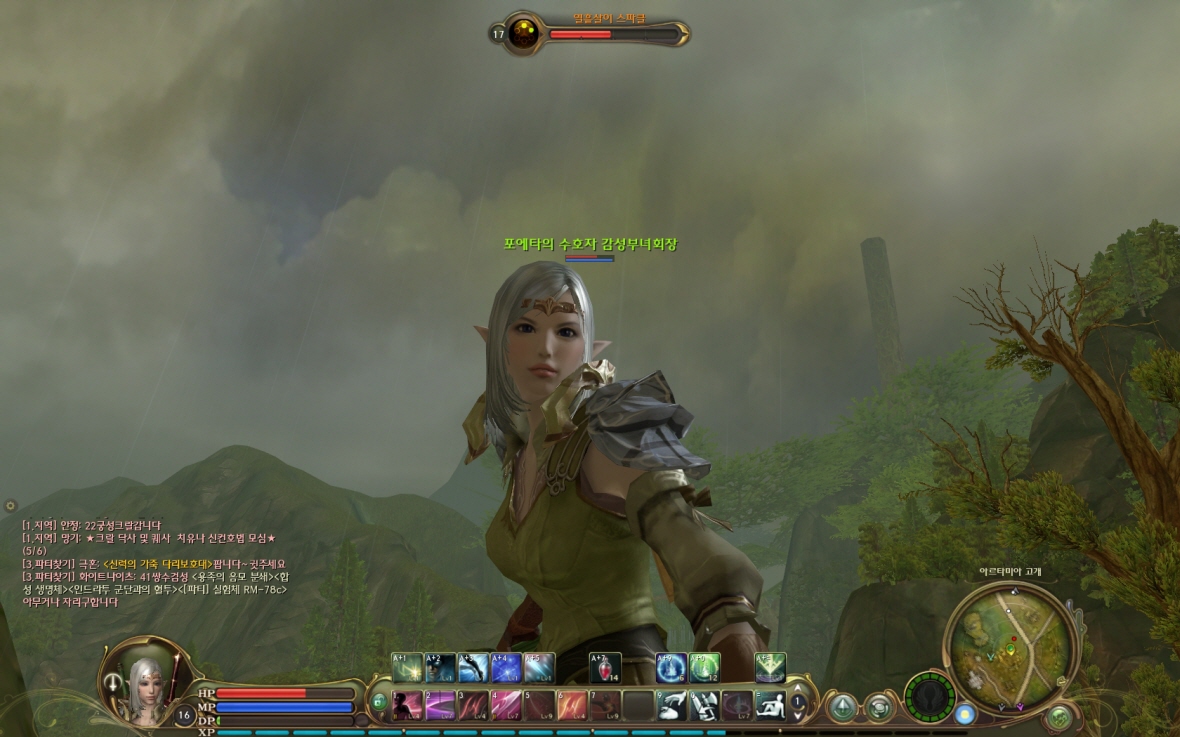Activate the sitting figure rest skill
The width and height of the screenshot is (1180, 737).
point(770,706)
